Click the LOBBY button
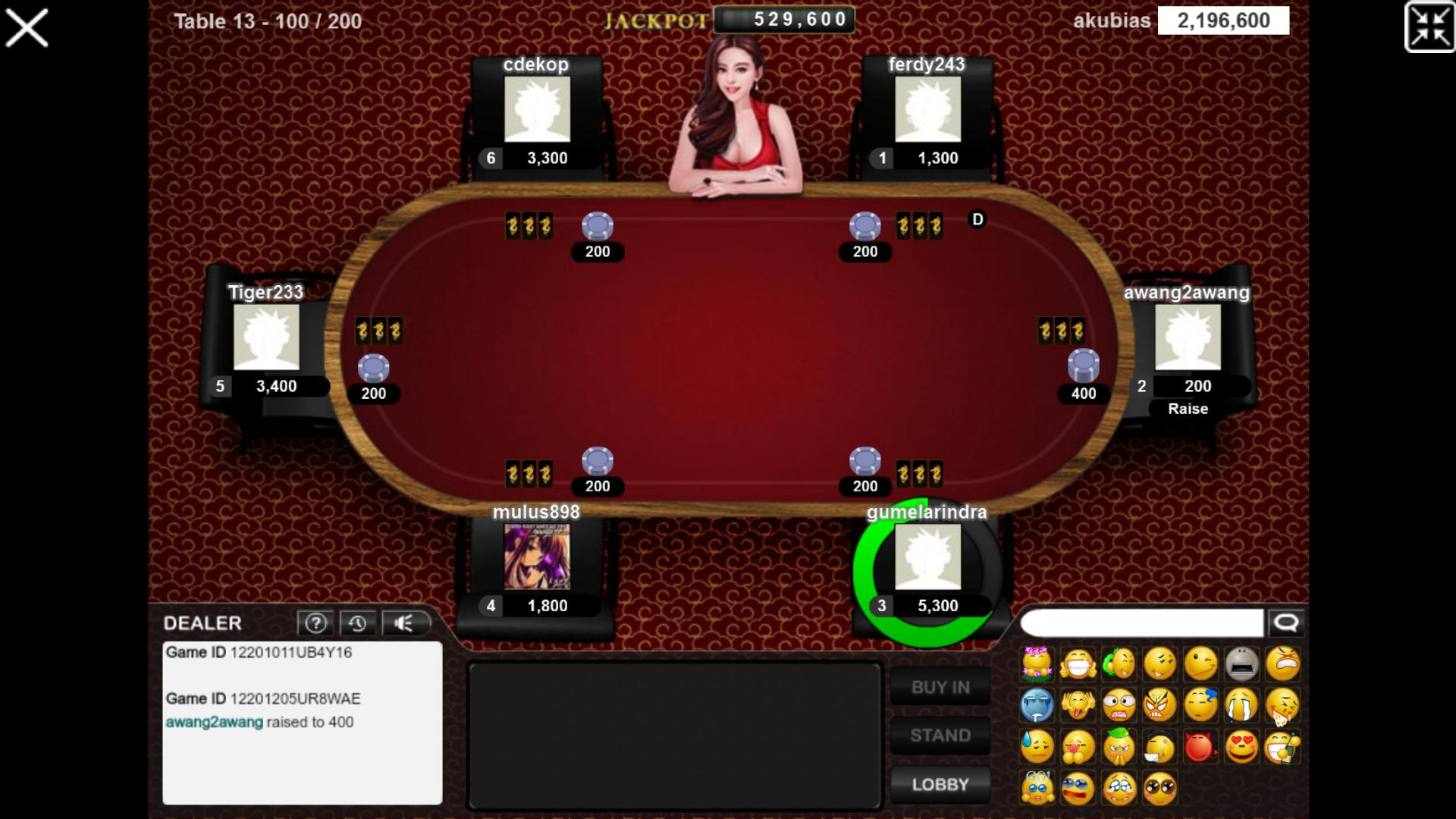This screenshot has width=1456, height=819. click(940, 784)
